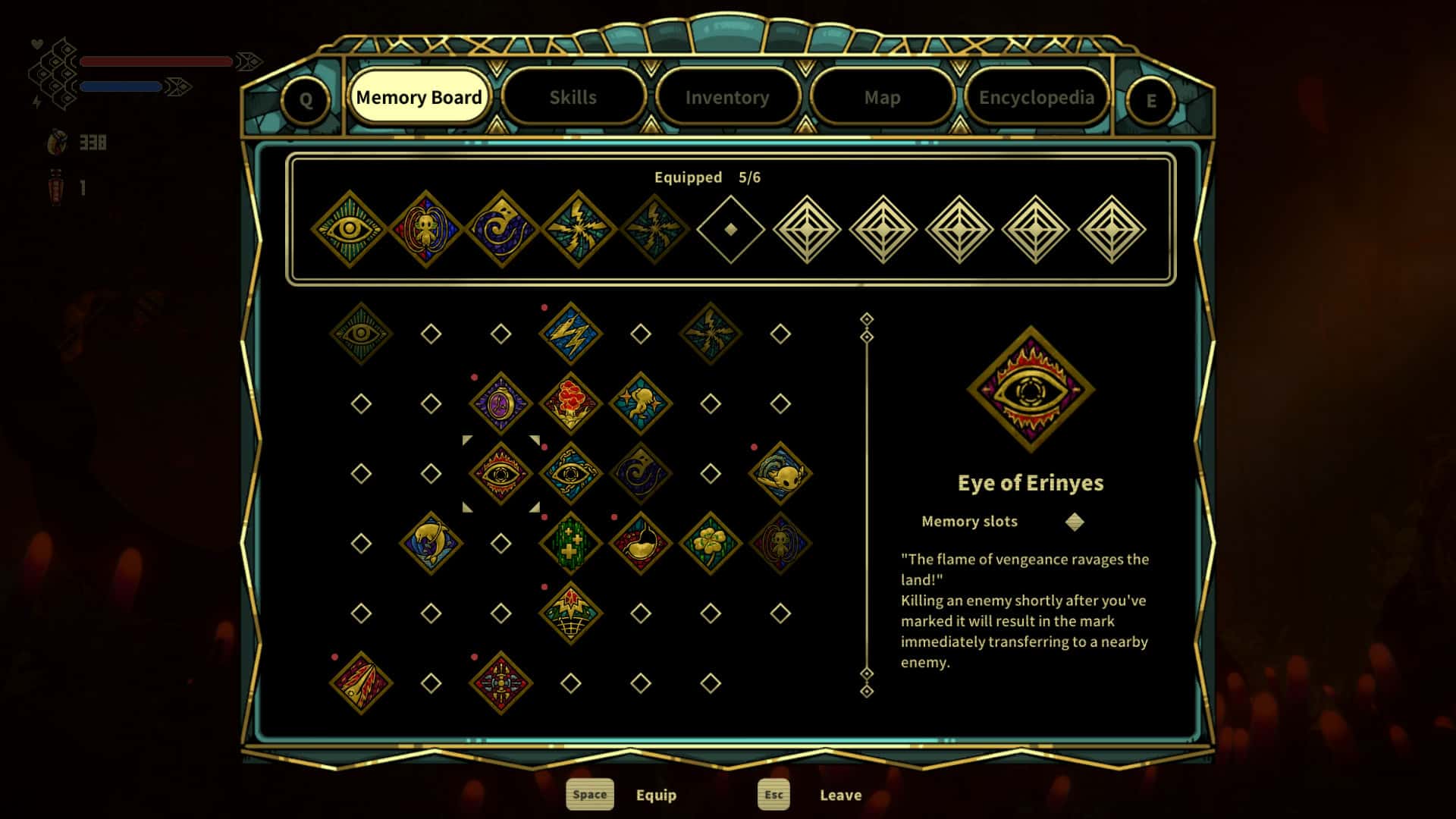Open the Encyclopedia tab

pos(1037,97)
